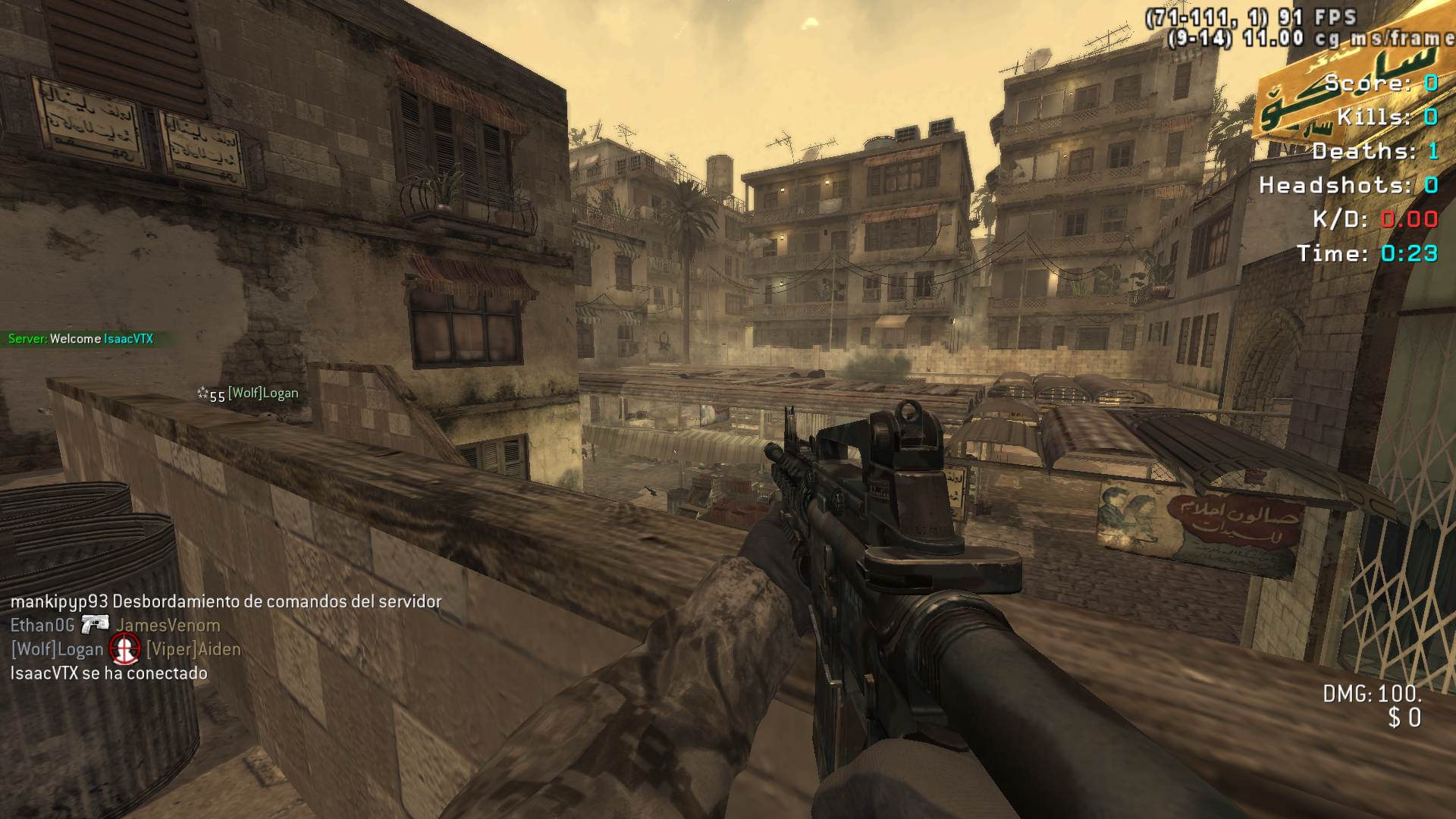The image size is (1456, 819).
Task: Click the pistol icon in the kill feed
Action: [x=95, y=625]
